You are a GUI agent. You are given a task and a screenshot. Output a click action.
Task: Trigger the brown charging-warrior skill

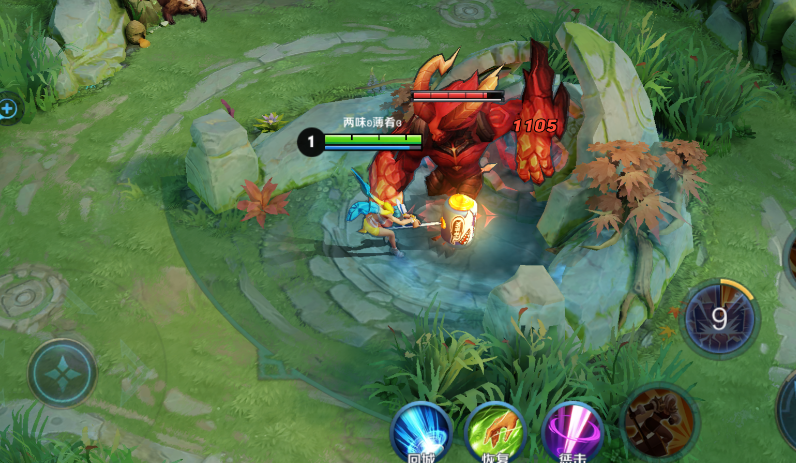pos(660,421)
